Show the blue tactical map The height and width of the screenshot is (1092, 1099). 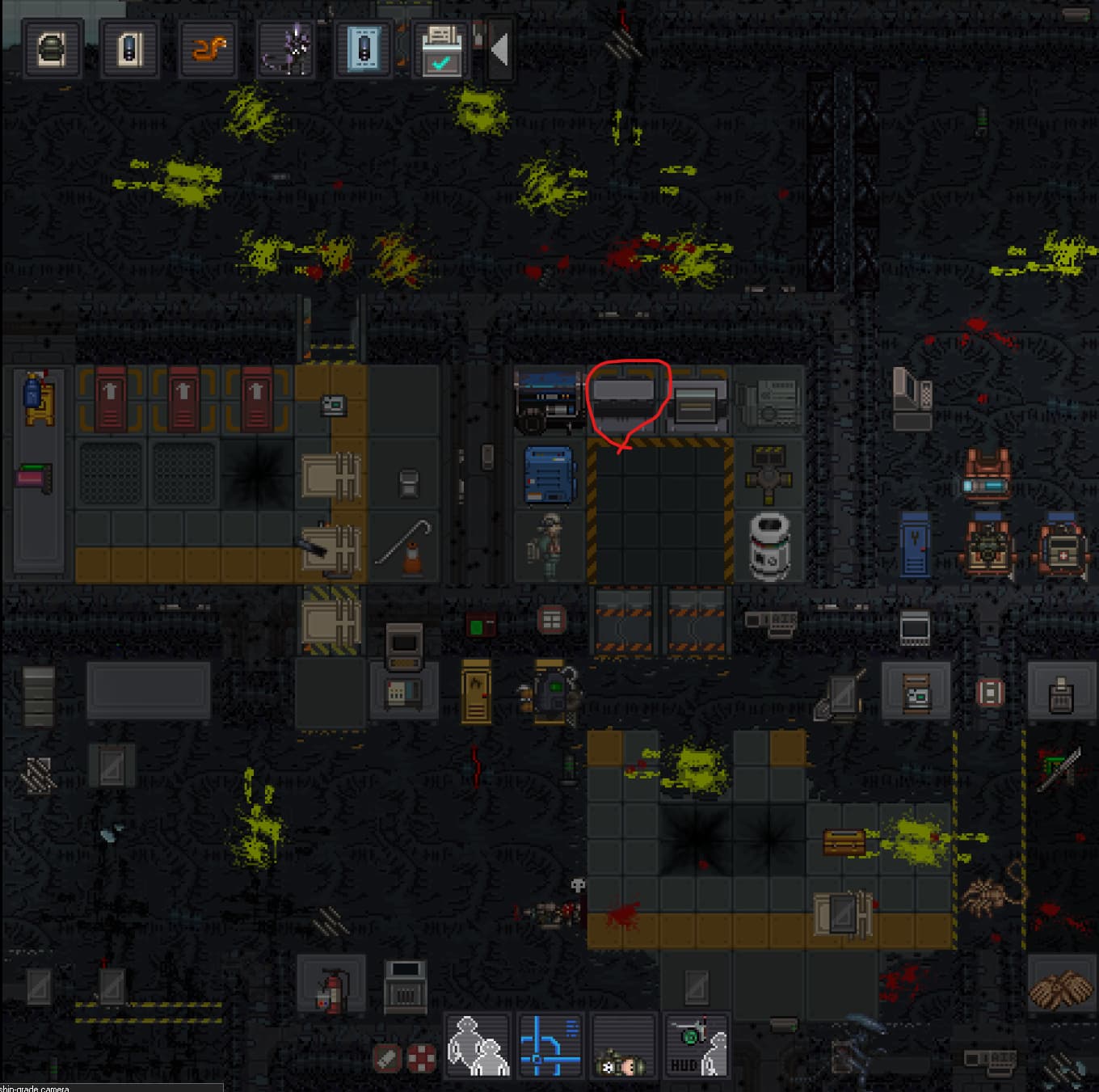tap(550, 1046)
